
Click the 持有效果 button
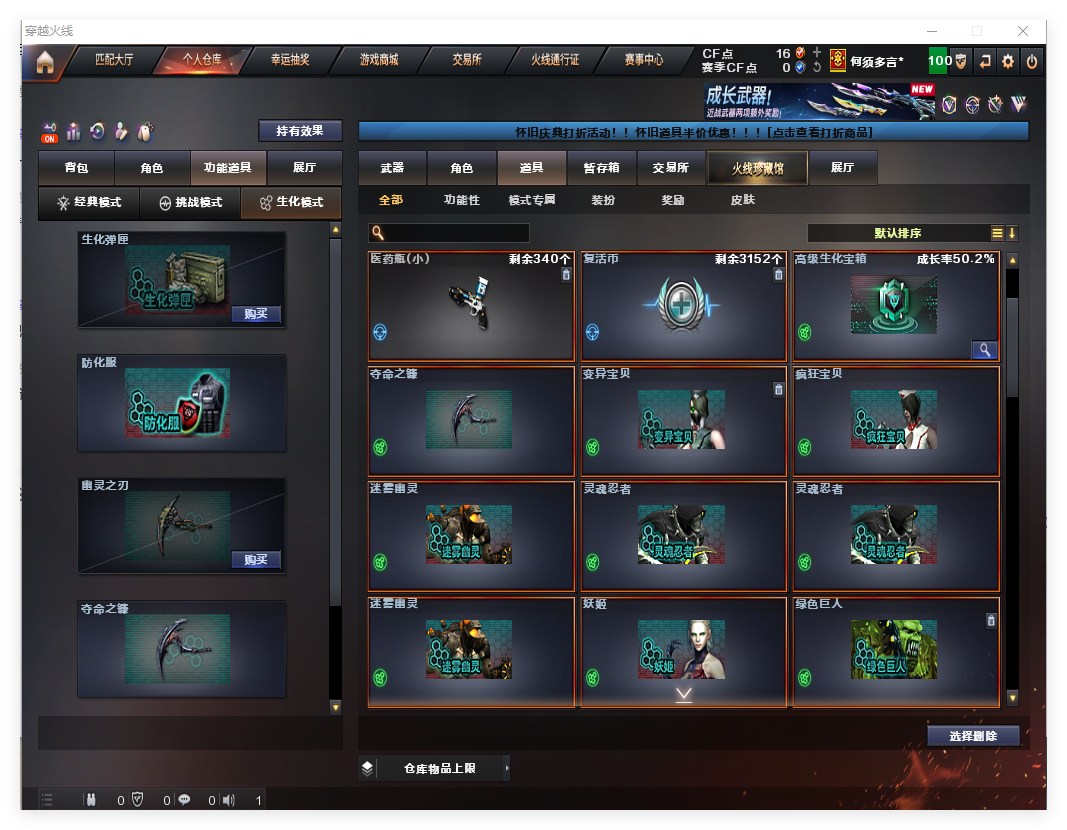pos(300,131)
